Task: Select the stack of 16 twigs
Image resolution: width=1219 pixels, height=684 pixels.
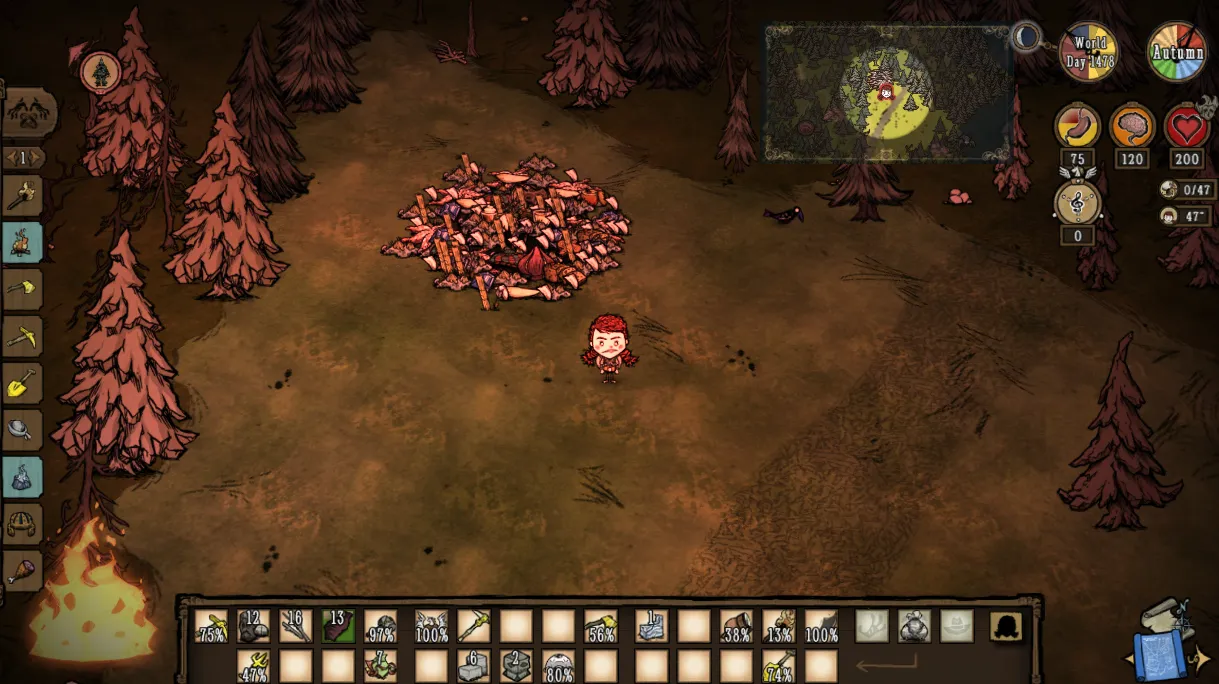Action: tap(296, 626)
